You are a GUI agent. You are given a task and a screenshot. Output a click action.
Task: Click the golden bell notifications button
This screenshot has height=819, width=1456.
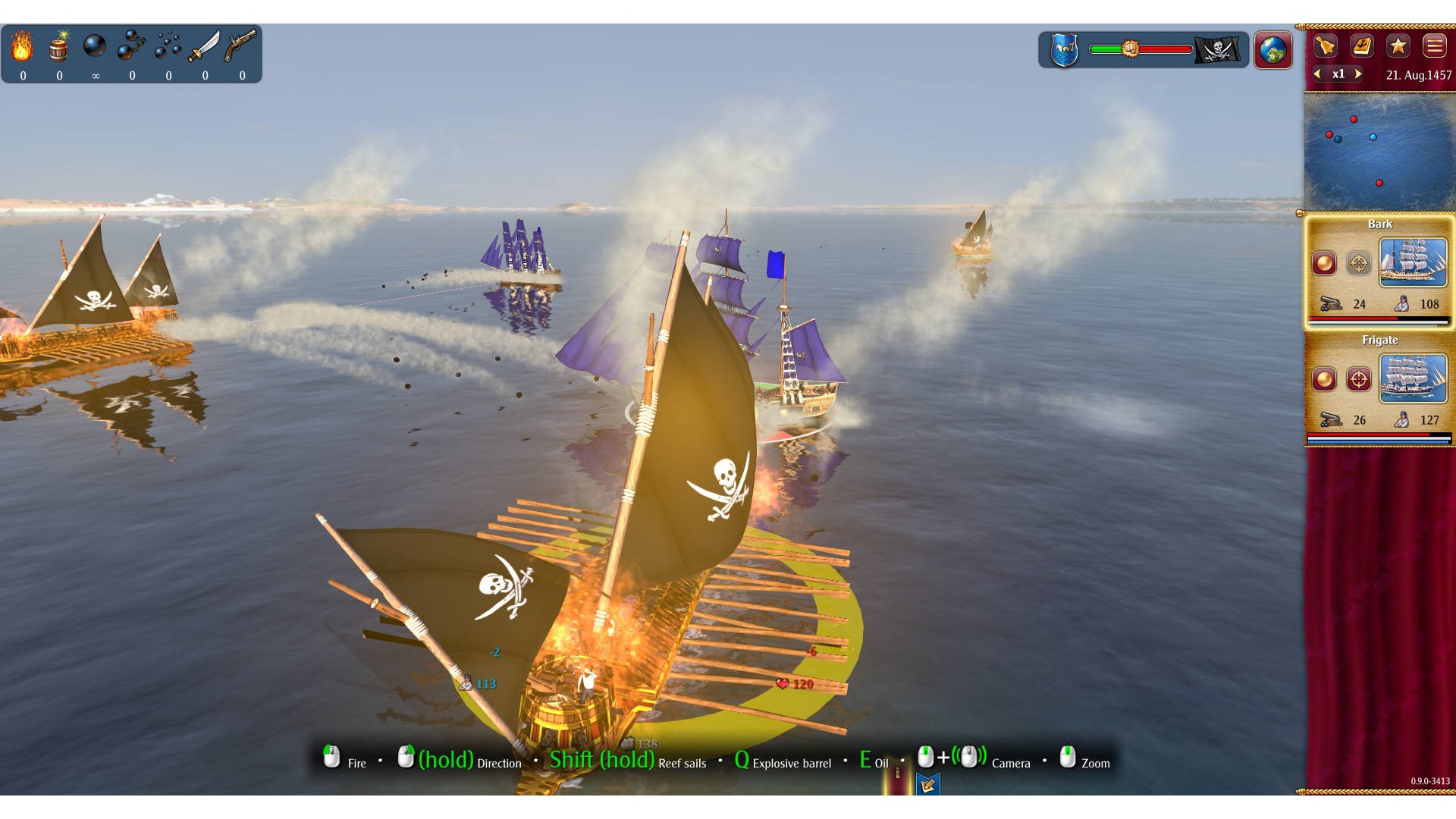pos(1325,46)
